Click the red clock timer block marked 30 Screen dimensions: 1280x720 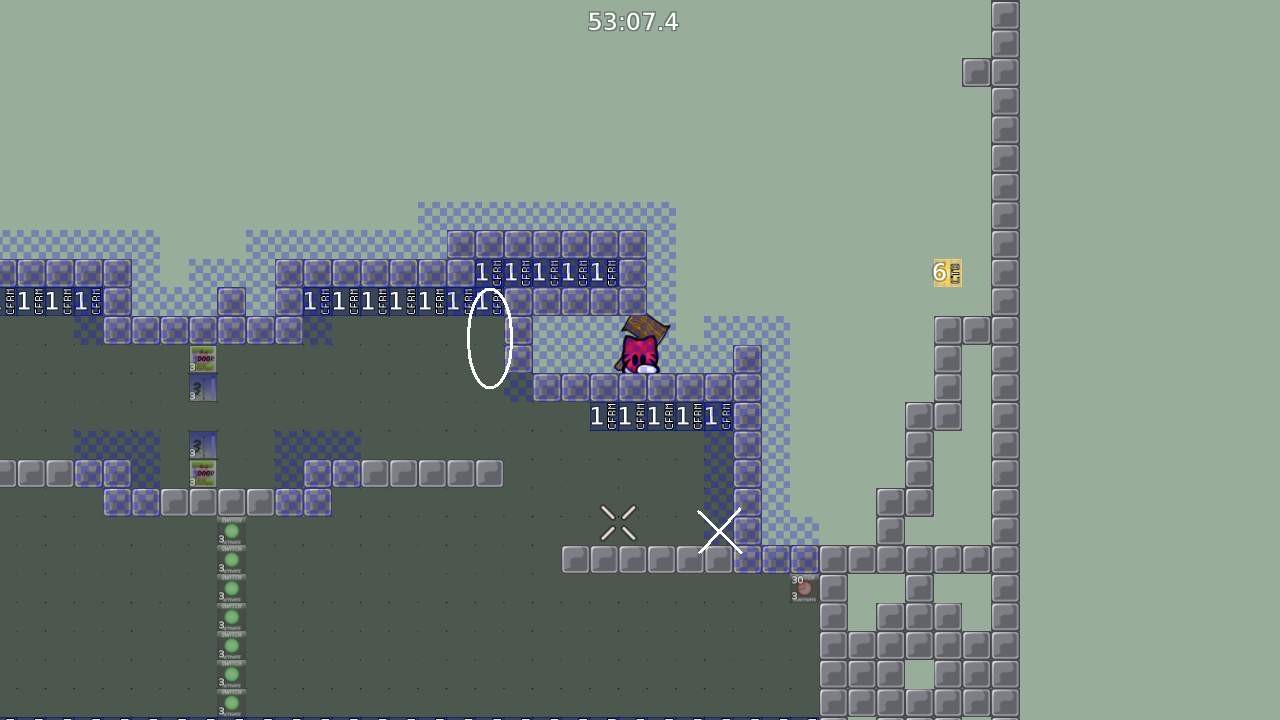pyautogui.click(x=805, y=588)
